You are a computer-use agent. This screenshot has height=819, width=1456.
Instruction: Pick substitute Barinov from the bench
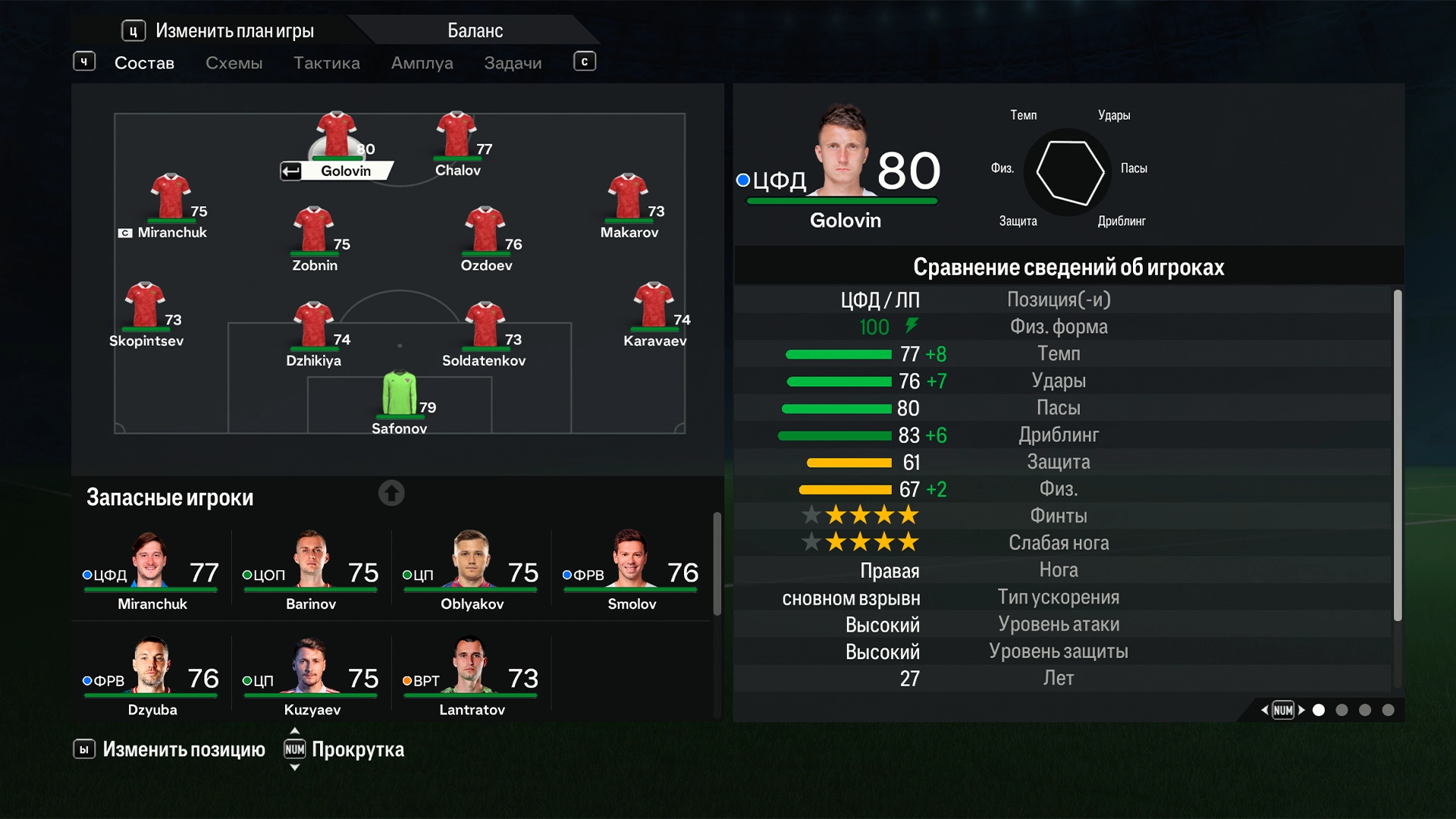pos(311,570)
